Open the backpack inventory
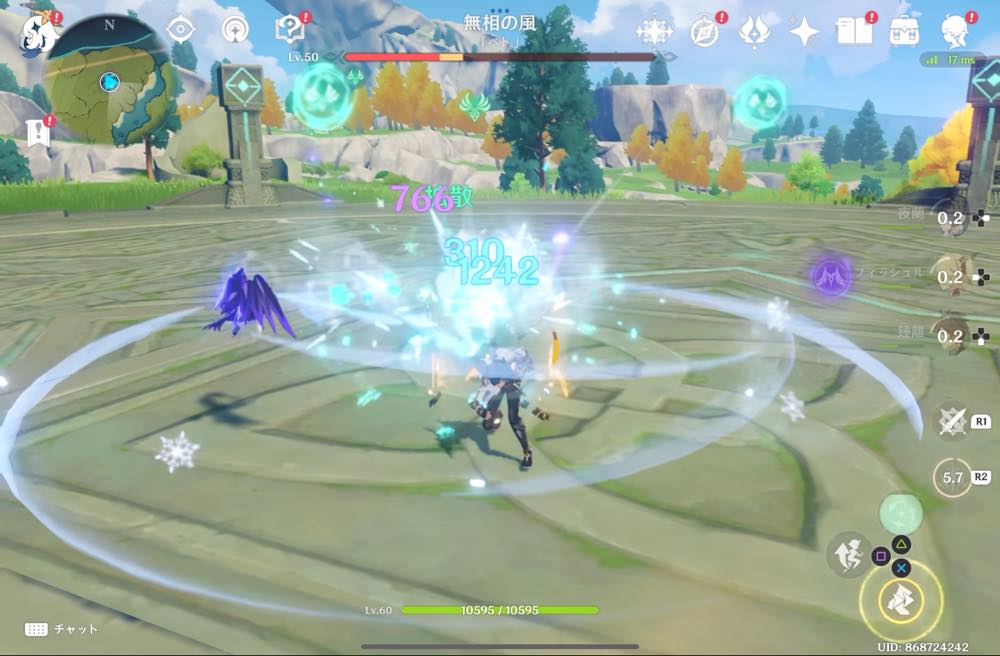Viewport: 1000px width, 656px height. click(906, 32)
